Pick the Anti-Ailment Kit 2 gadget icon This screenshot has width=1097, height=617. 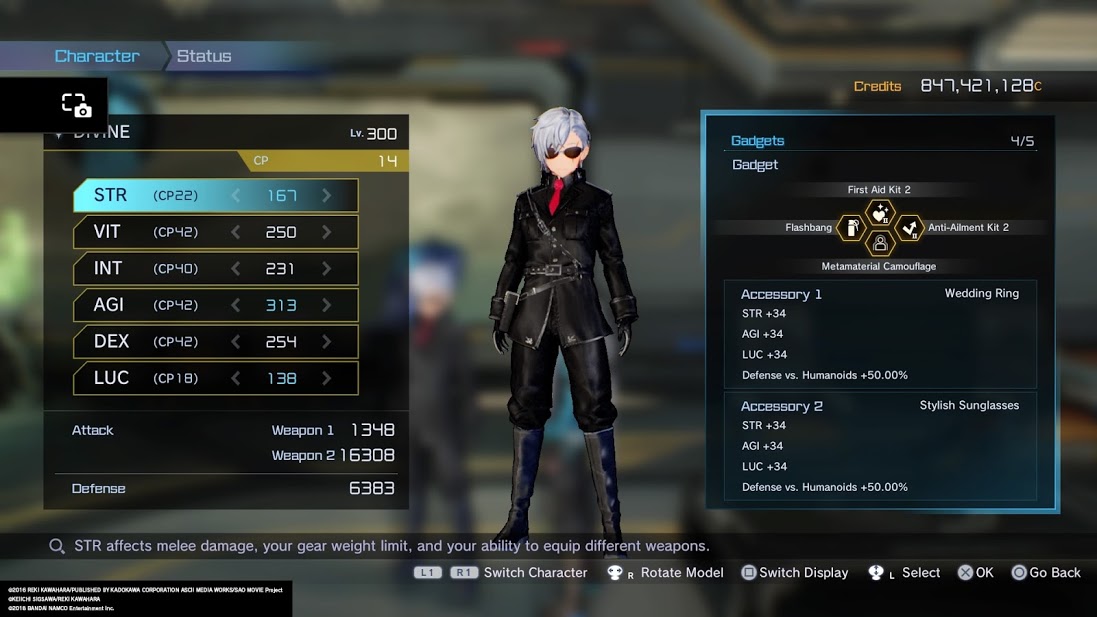point(908,228)
